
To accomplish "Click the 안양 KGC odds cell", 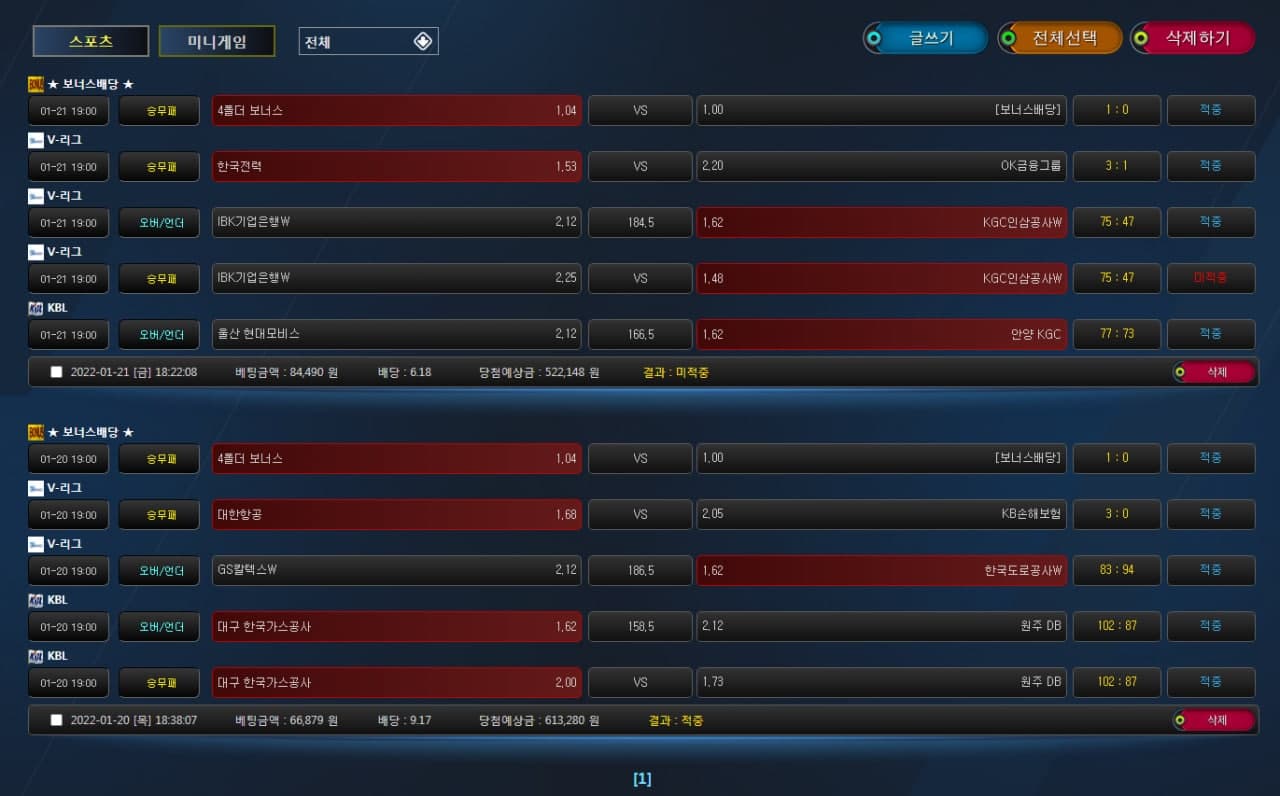I will click(881, 334).
